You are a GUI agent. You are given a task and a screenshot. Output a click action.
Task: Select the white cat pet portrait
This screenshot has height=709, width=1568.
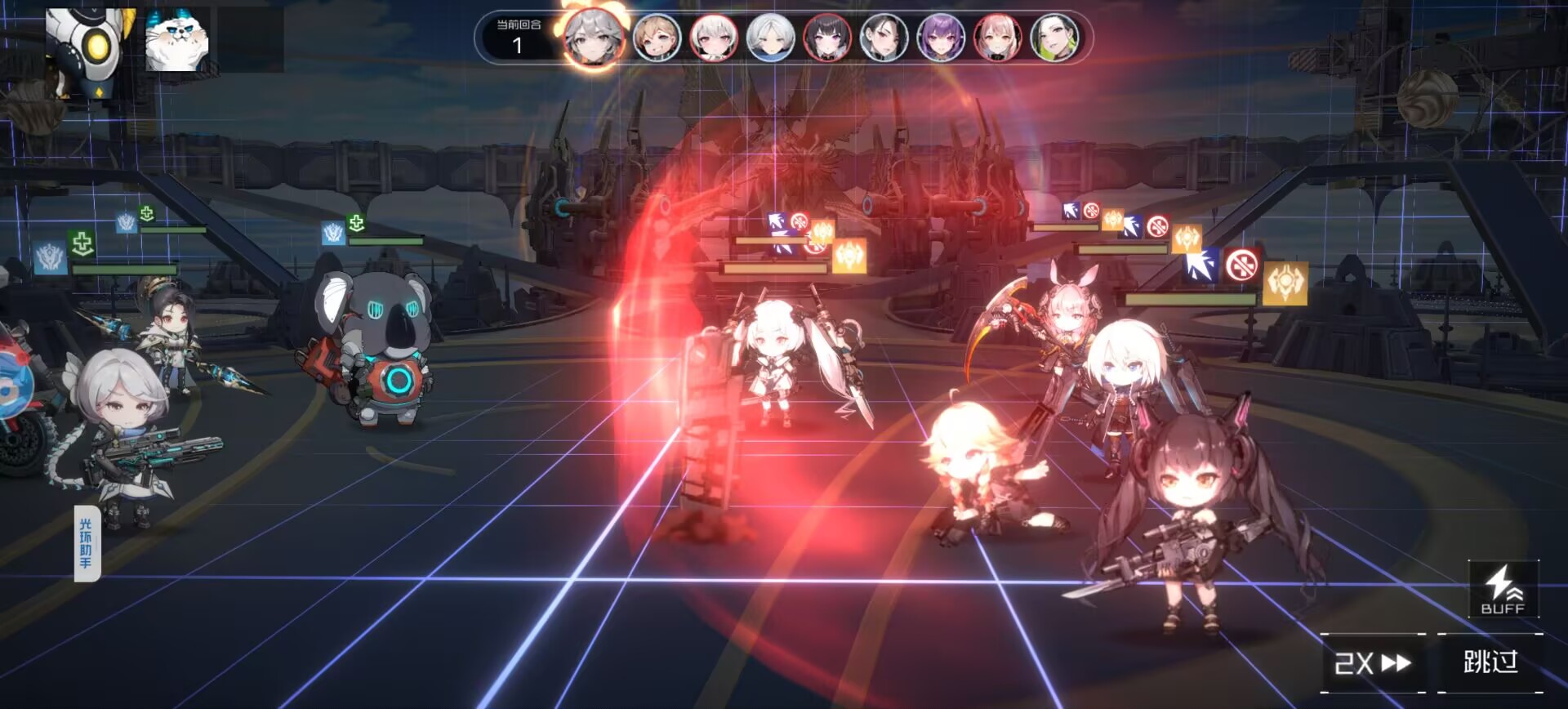(176, 41)
